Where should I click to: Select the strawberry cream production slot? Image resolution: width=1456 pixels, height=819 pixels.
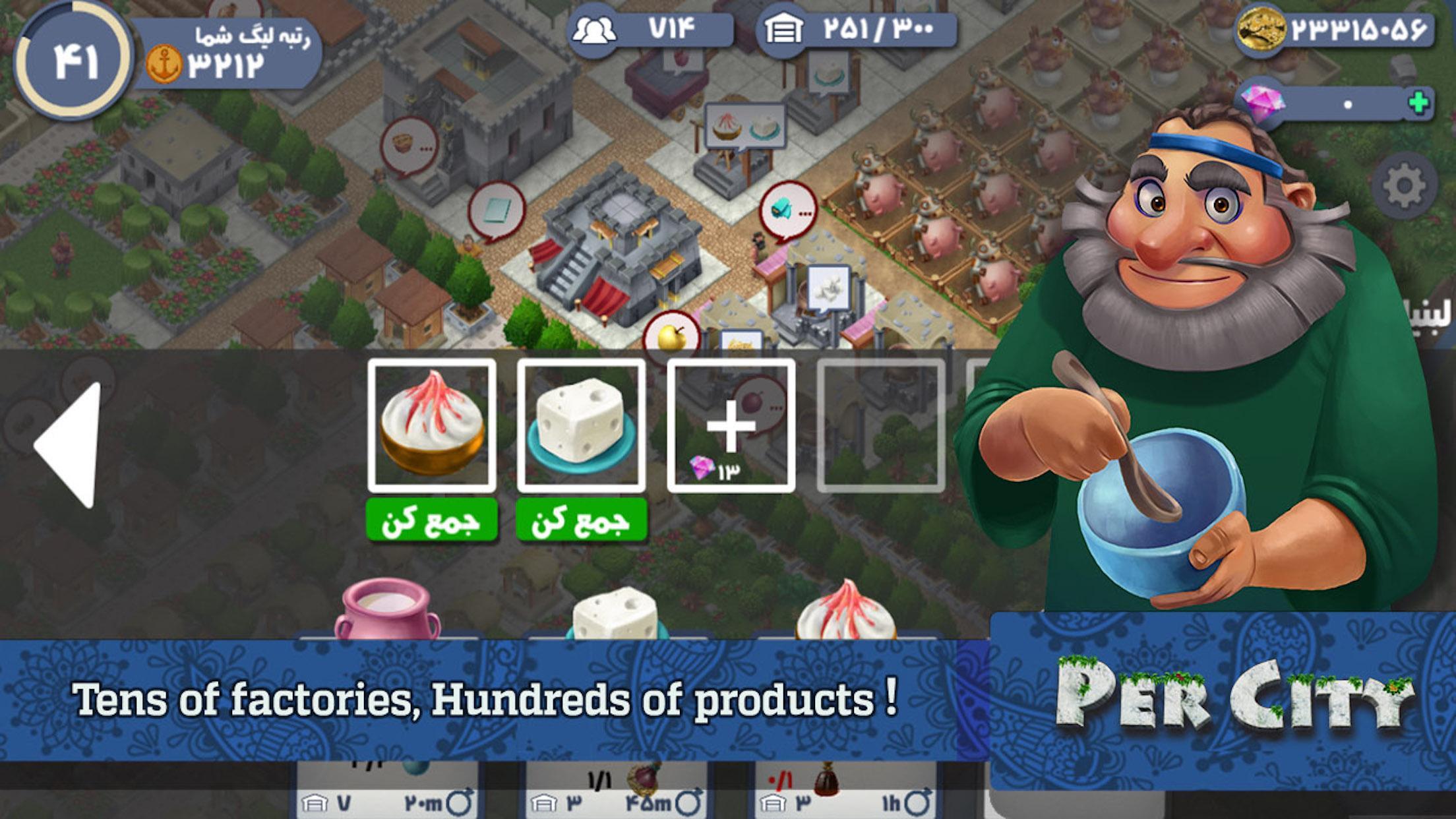tap(431, 425)
